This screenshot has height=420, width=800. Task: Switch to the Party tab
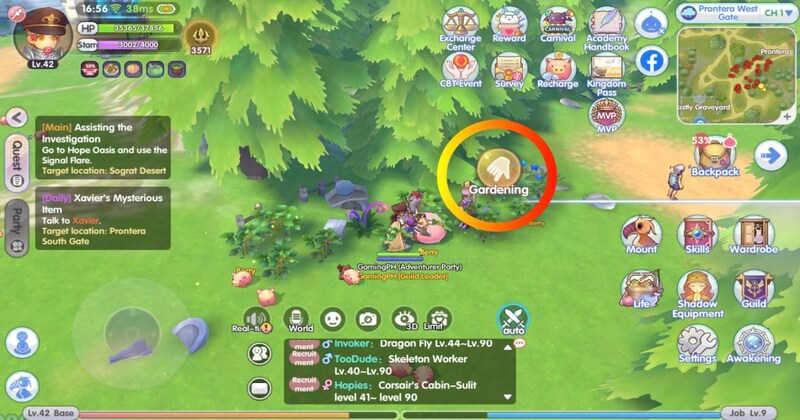(16, 218)
